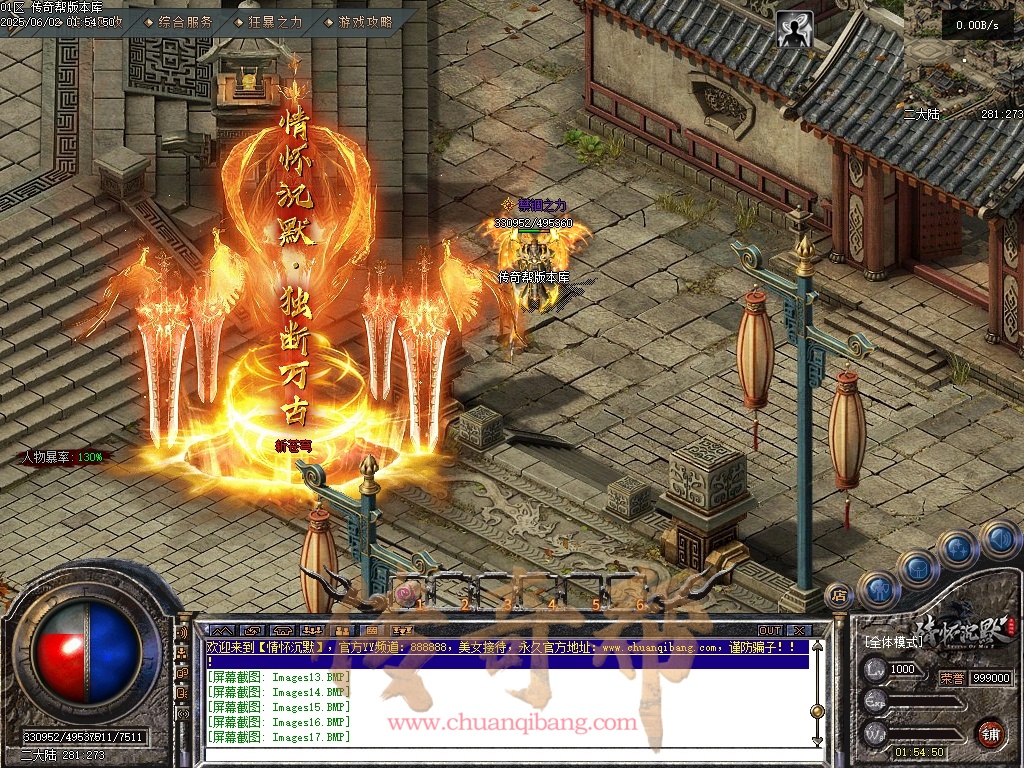Click the chat text input field
Image resolution: width=1024 pixels, height=768 pixels.
(x=500, y=755)
